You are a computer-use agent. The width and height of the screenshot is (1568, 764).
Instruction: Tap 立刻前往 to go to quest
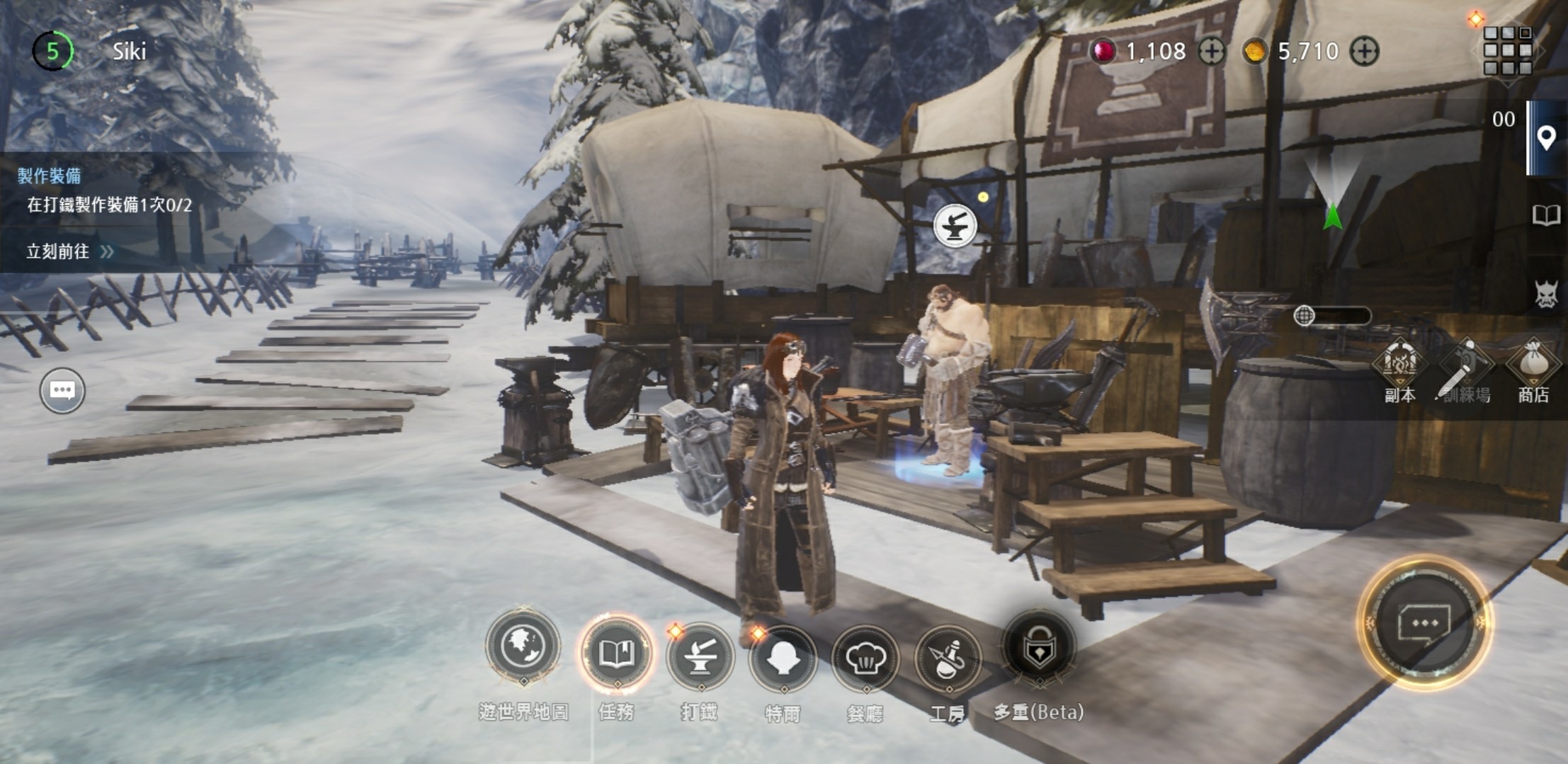coord(69,251)
